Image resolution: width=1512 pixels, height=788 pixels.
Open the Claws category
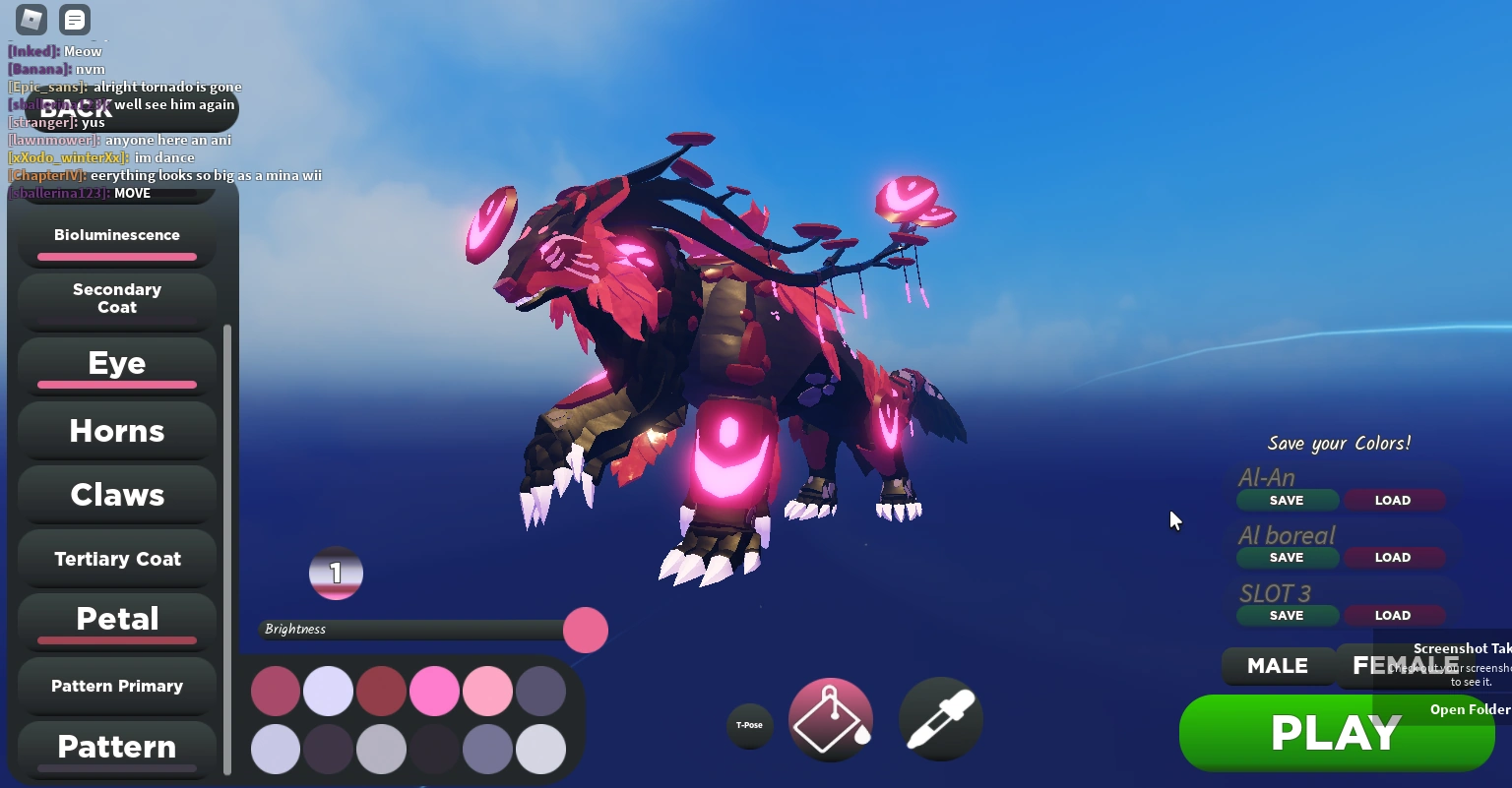point(116,495)
